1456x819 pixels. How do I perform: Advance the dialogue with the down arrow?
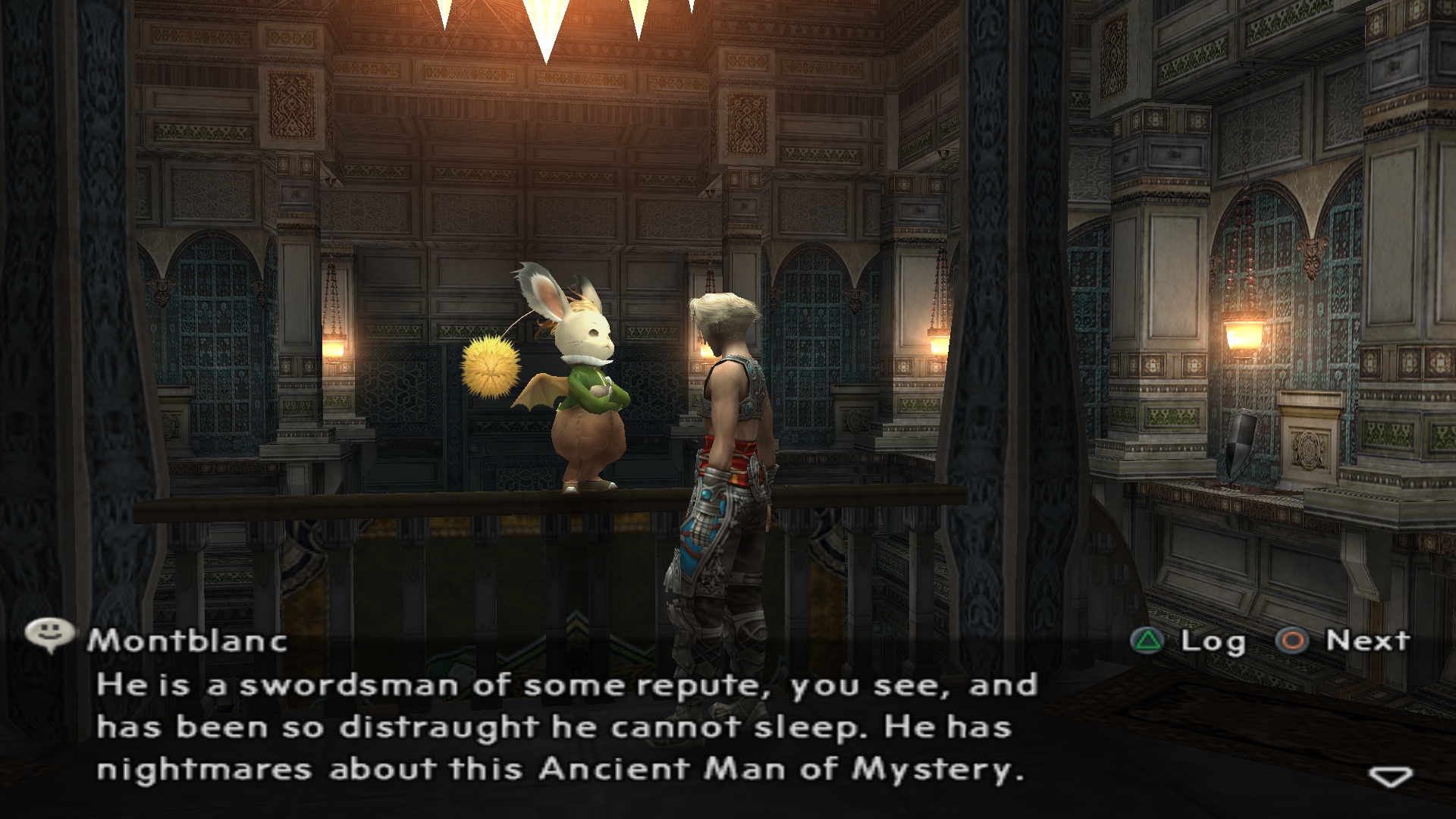pos(1390,777)
